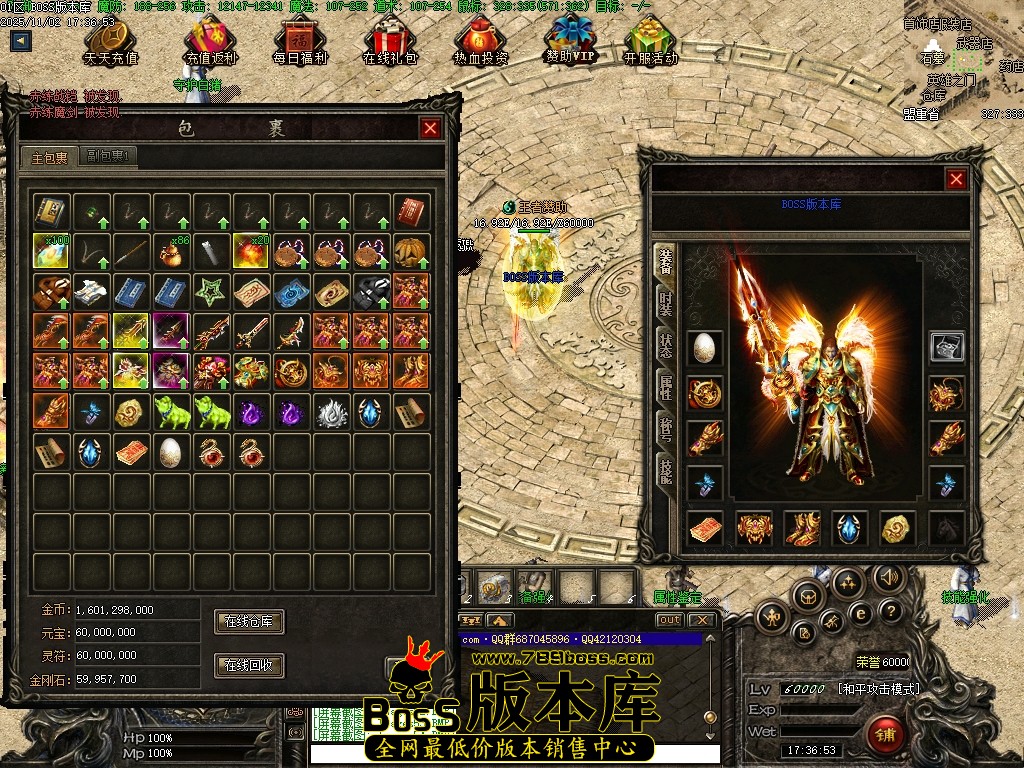Screen dimensions: 1024x768
Task: Show the 属性 attributes tab
Action: click(665, 388)
